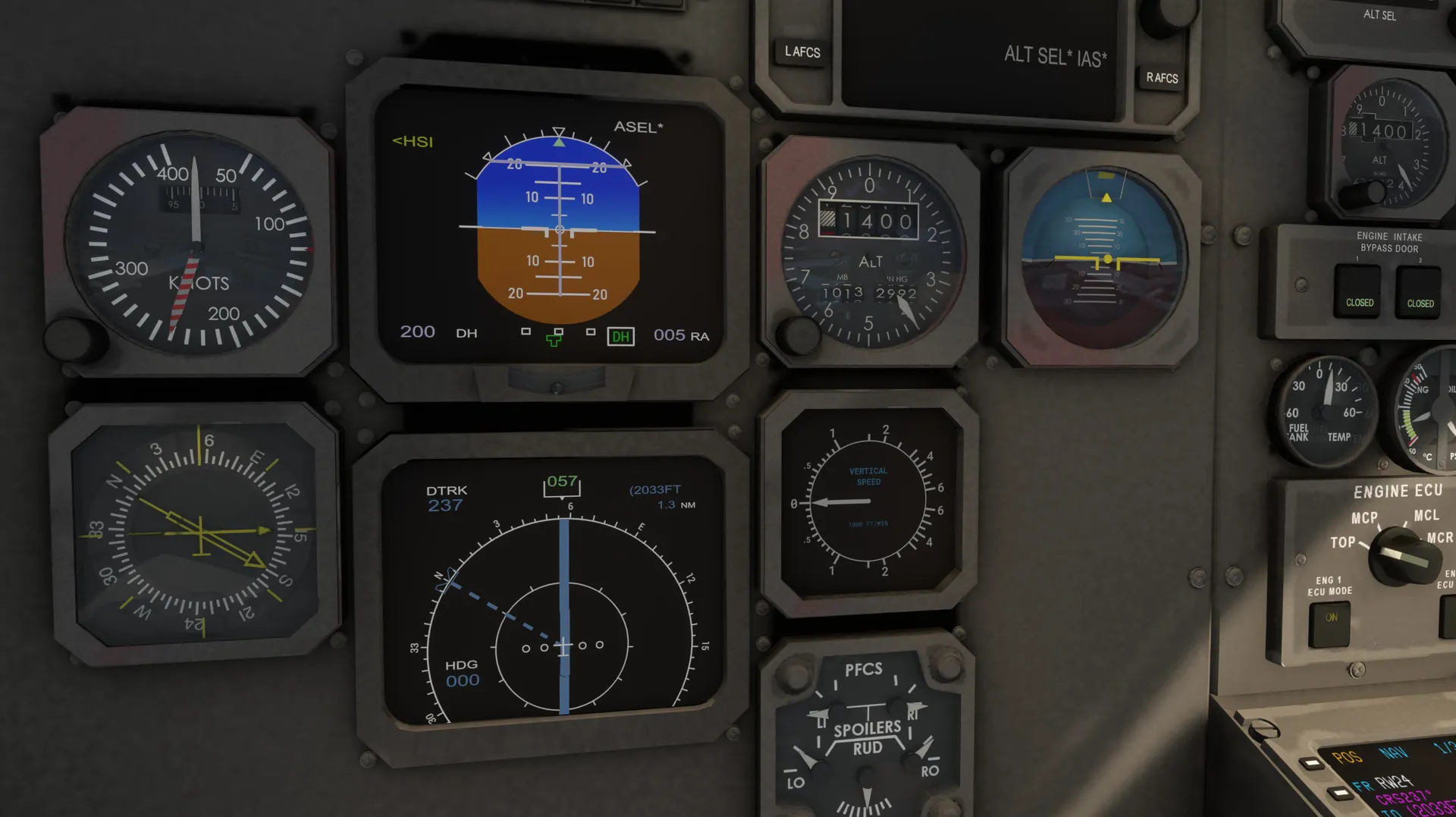
Task: Toggle engine intake bypass door 1 CLOSED button
Action: click(1358, 292)
